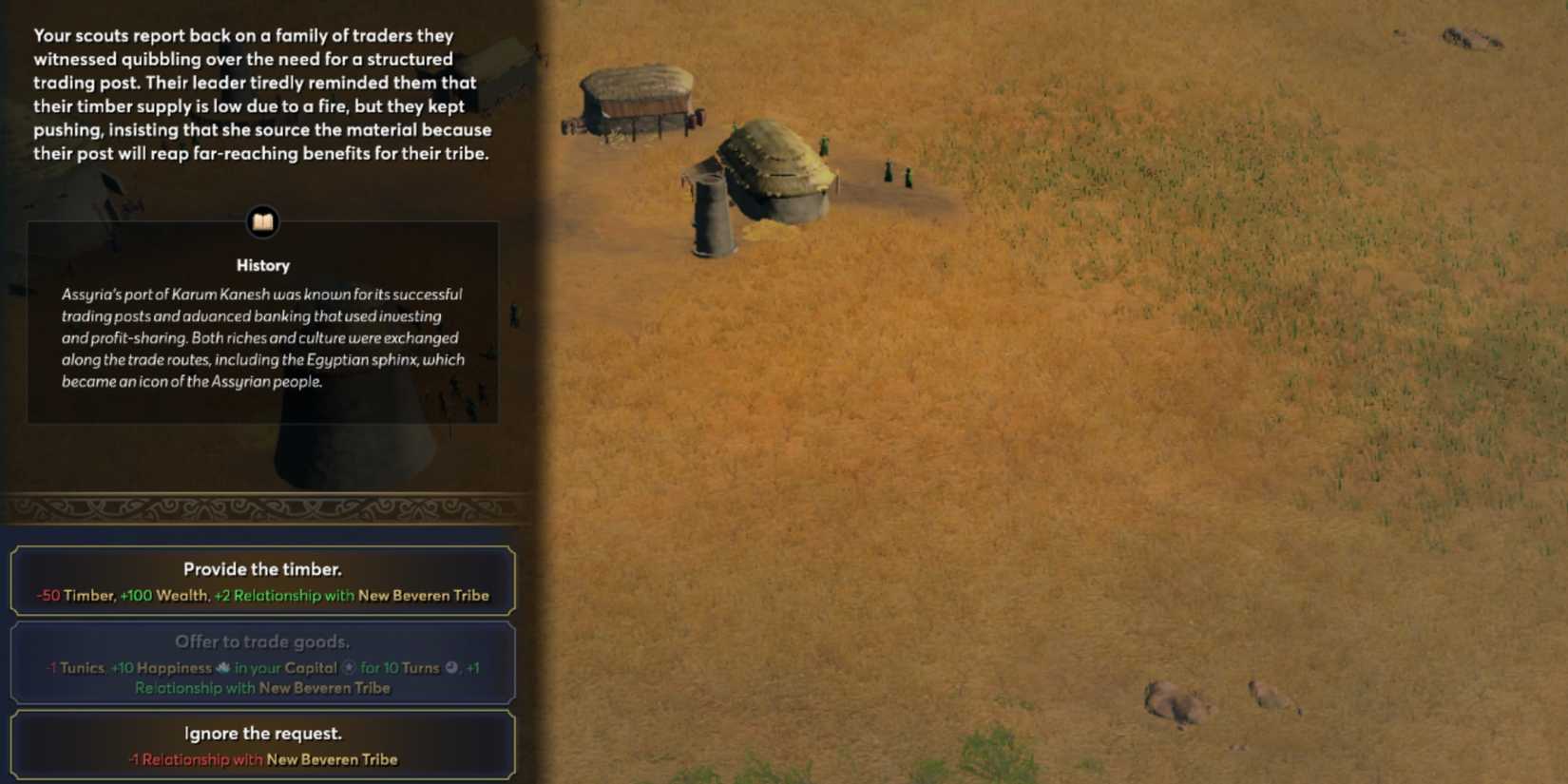The height and width of the screenshot is (784, 1568).
Task: Click the Tunics cost label
Action: coord(81,668)
